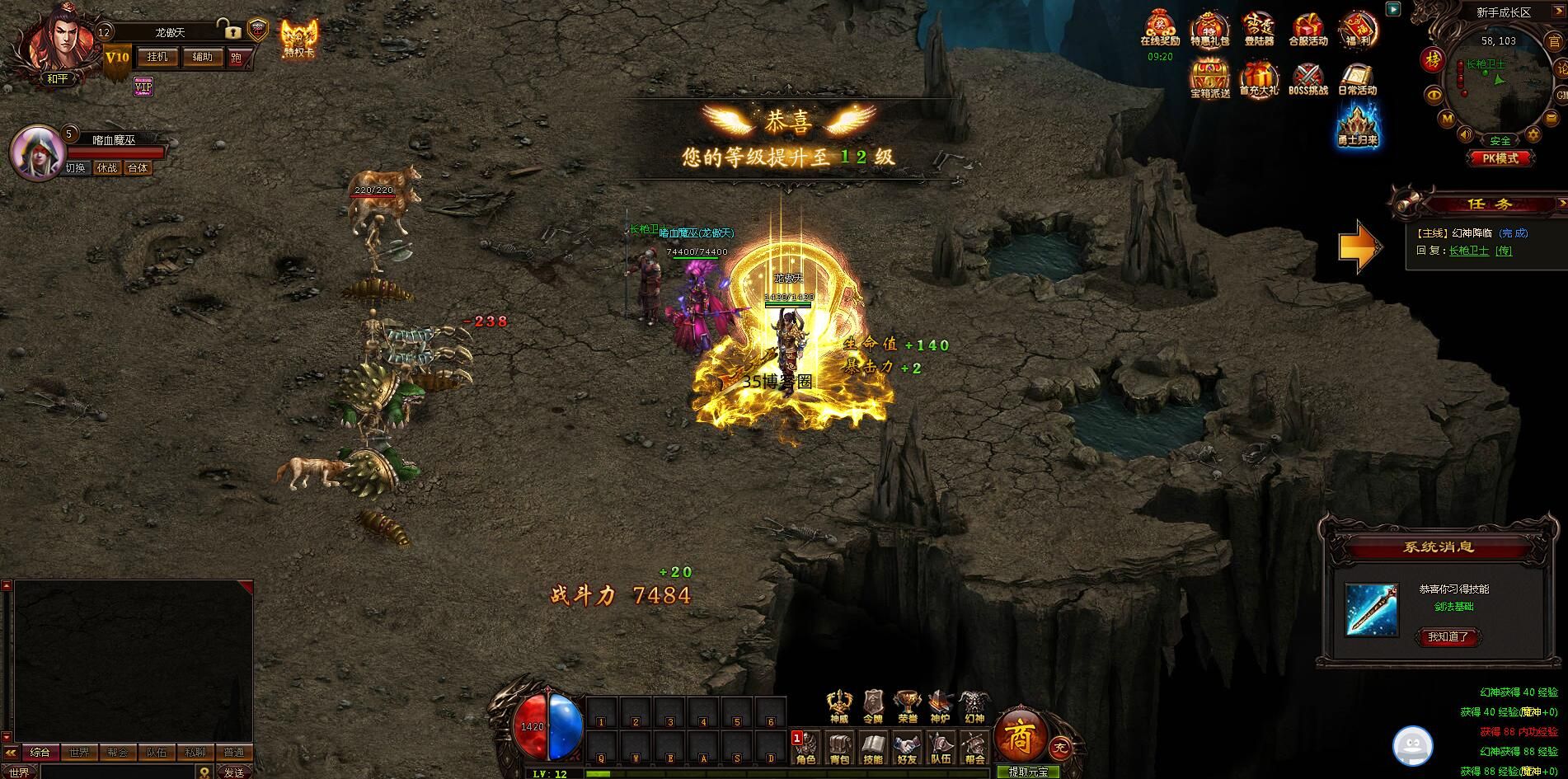Open the 辅助 assist options
Screen dimensions: 1568x779
202,57
